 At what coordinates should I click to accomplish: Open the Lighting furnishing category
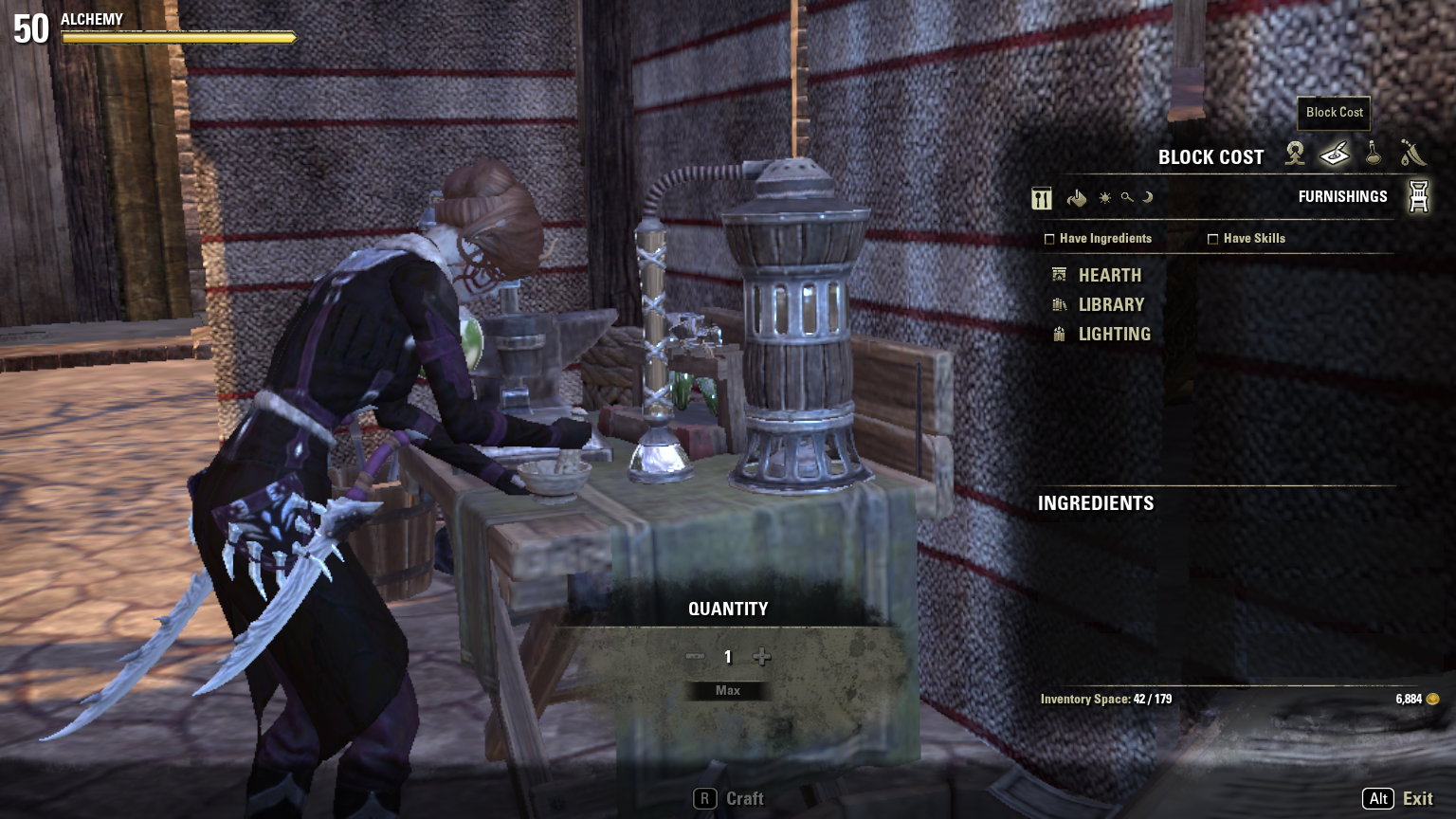1114,334
